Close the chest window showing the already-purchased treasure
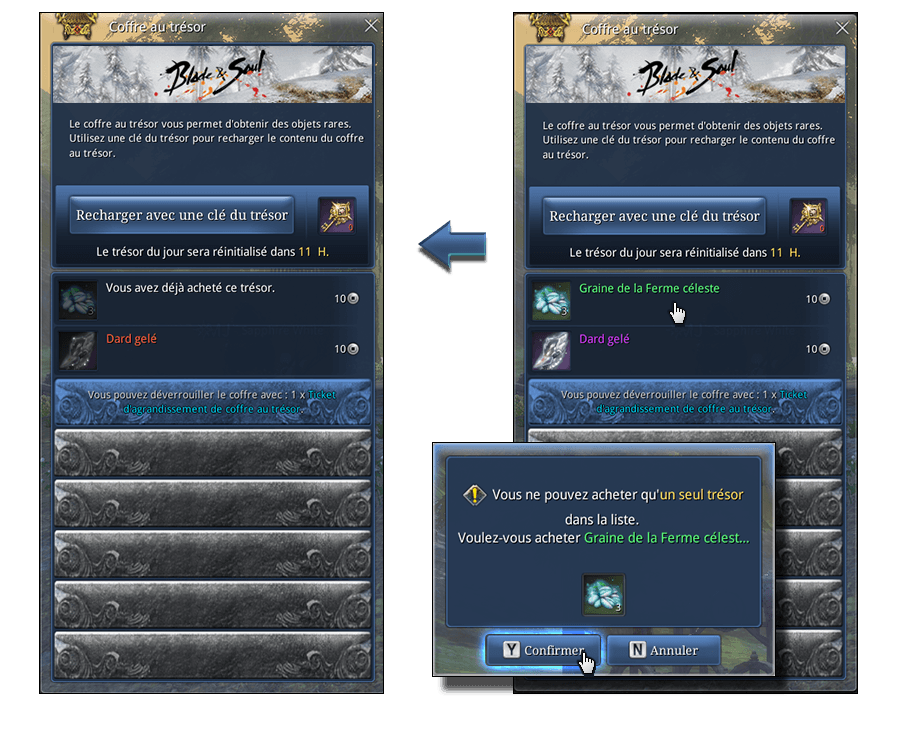 [371, 27]
